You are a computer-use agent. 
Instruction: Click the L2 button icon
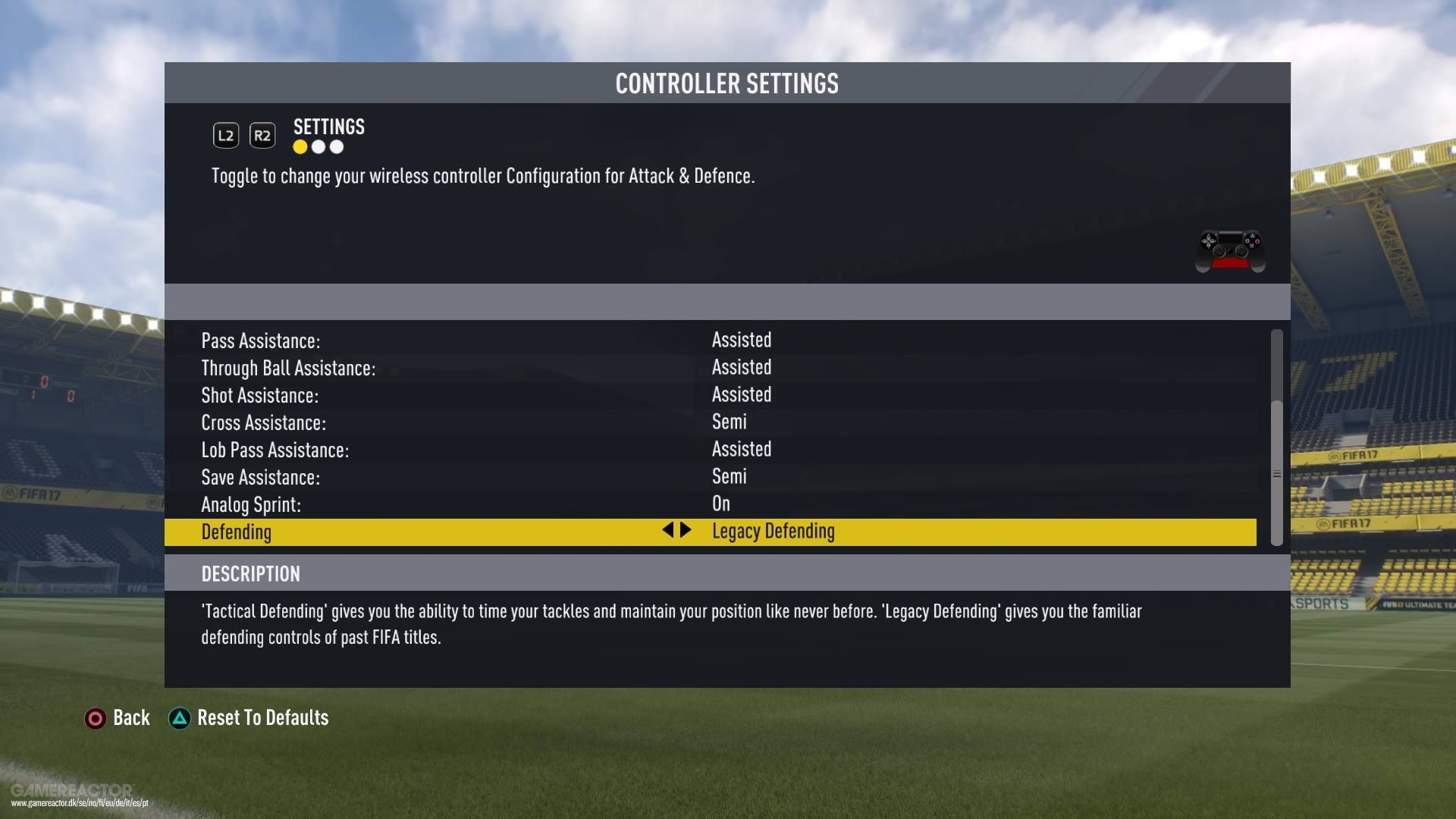point(224,135)
